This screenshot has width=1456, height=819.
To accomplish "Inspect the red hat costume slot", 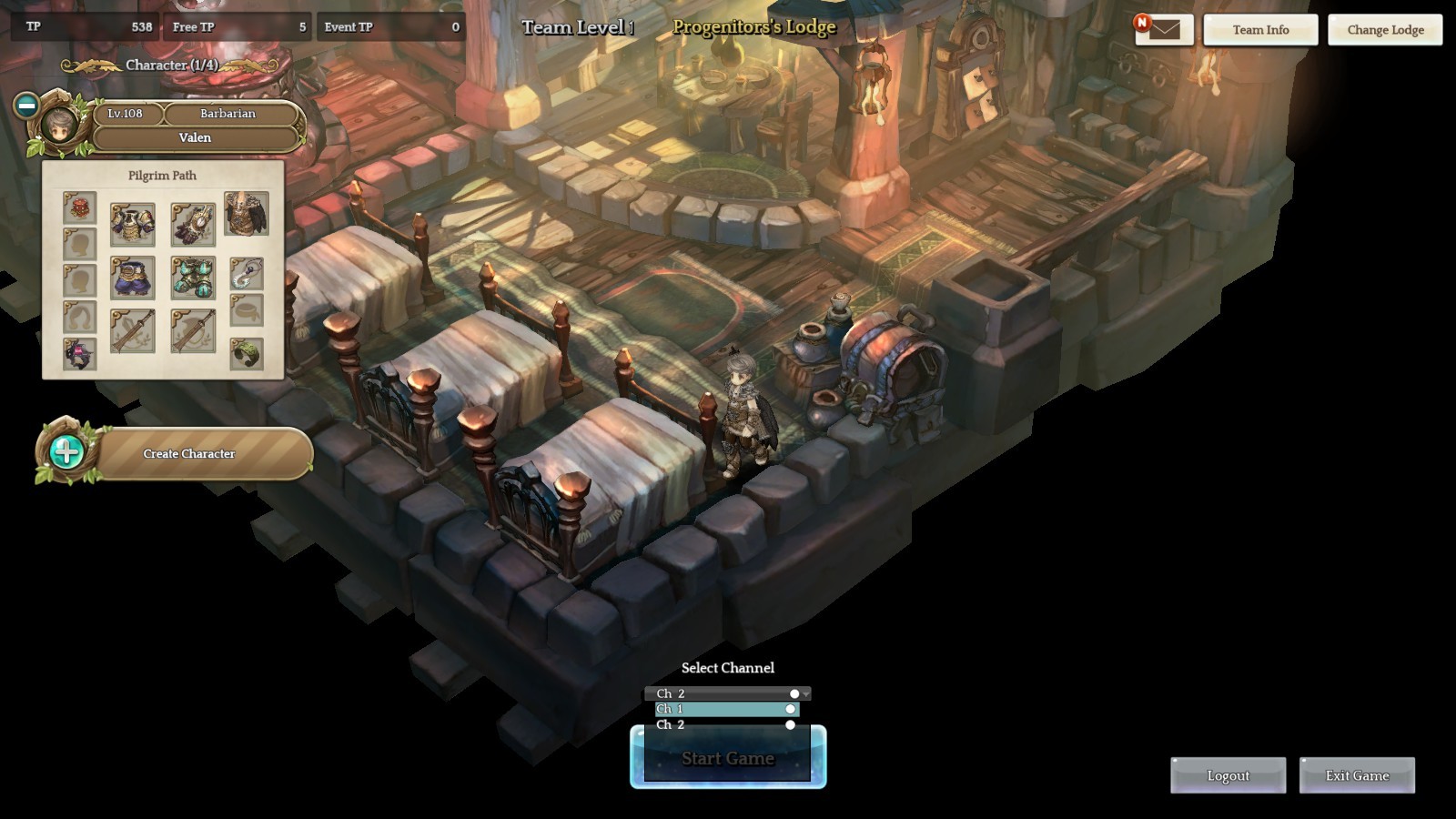I will [79, 208].
